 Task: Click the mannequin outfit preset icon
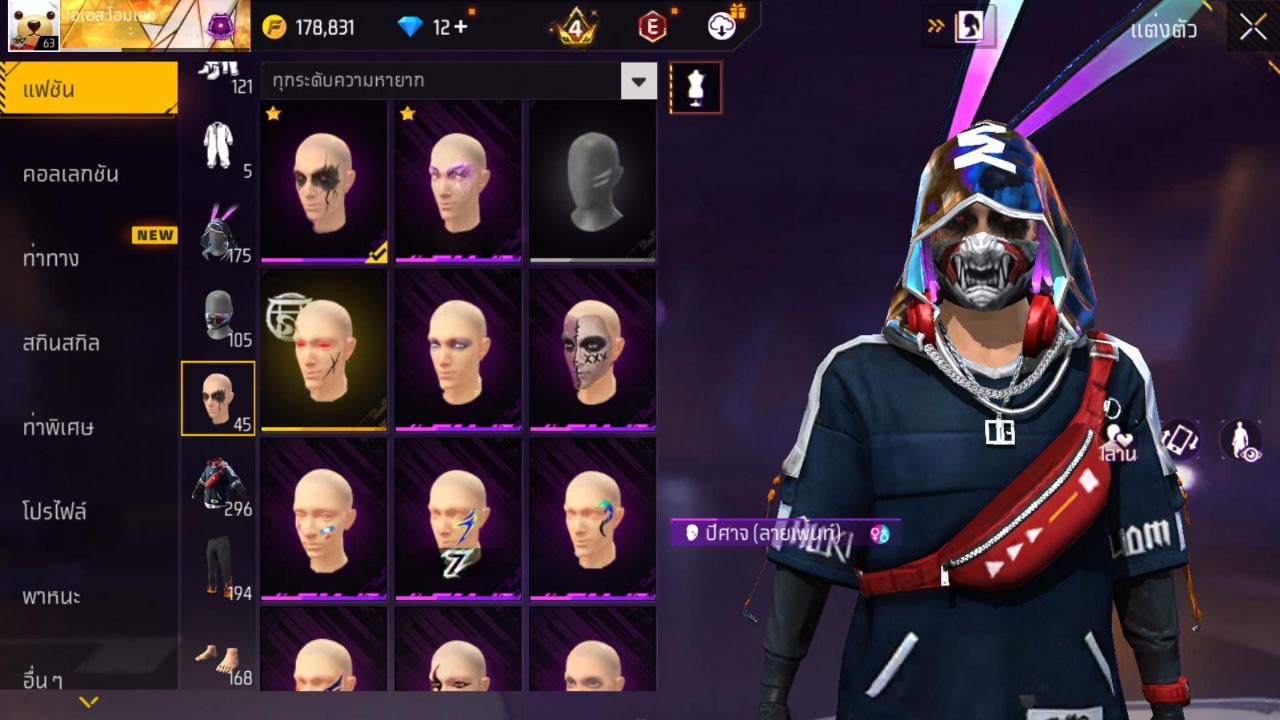pyautogui.click(x=694, y=87)
